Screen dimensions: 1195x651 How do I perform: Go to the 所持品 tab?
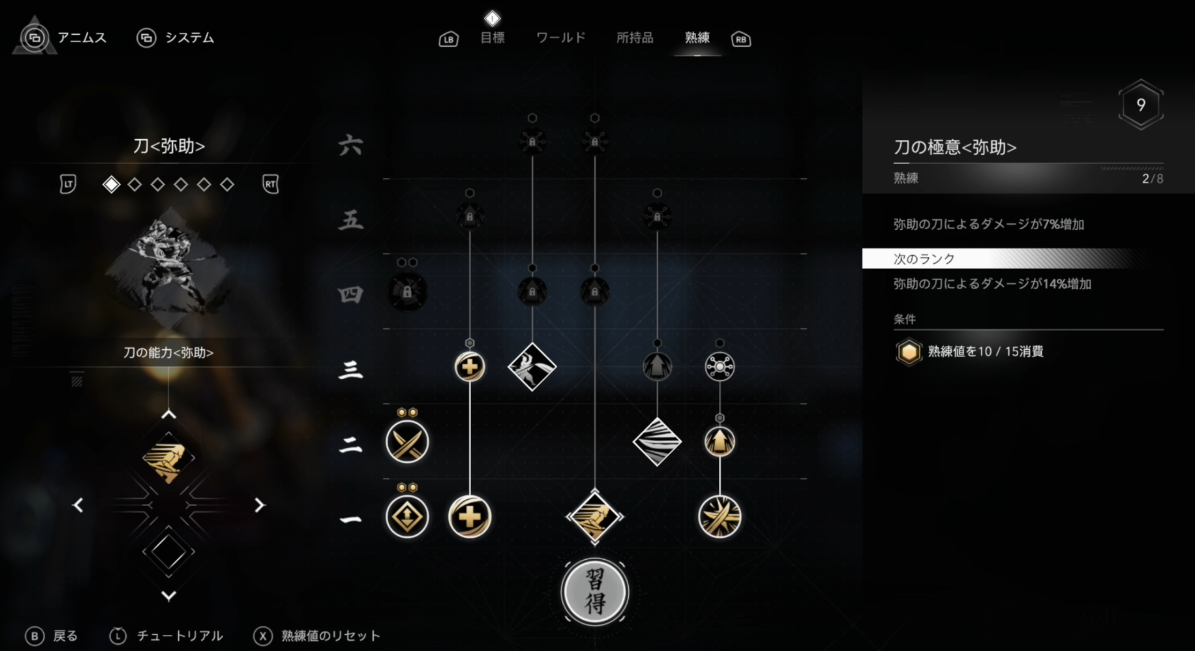tap(634, 38)
